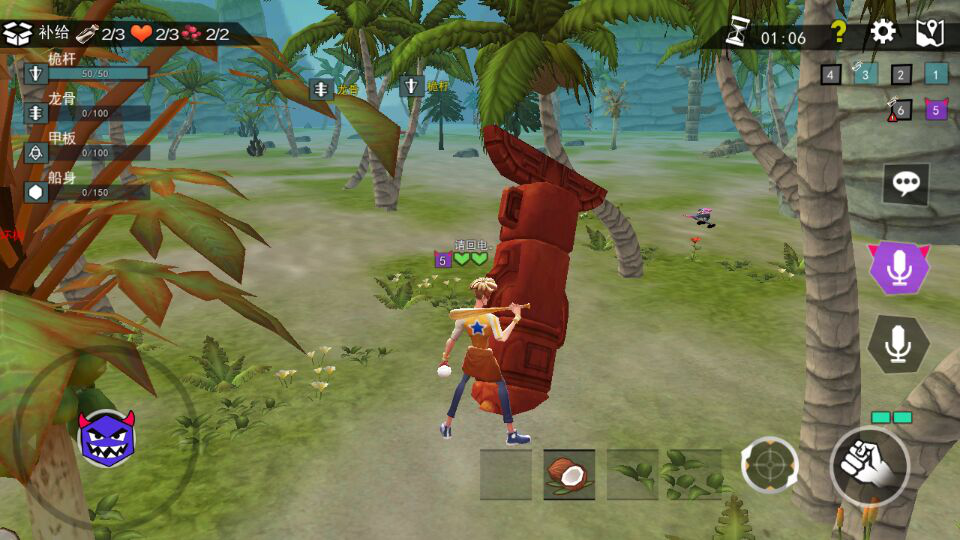Viewport: 960px width, 540px height.
Task: Open the text chat bubble
Action: (907, 183)
